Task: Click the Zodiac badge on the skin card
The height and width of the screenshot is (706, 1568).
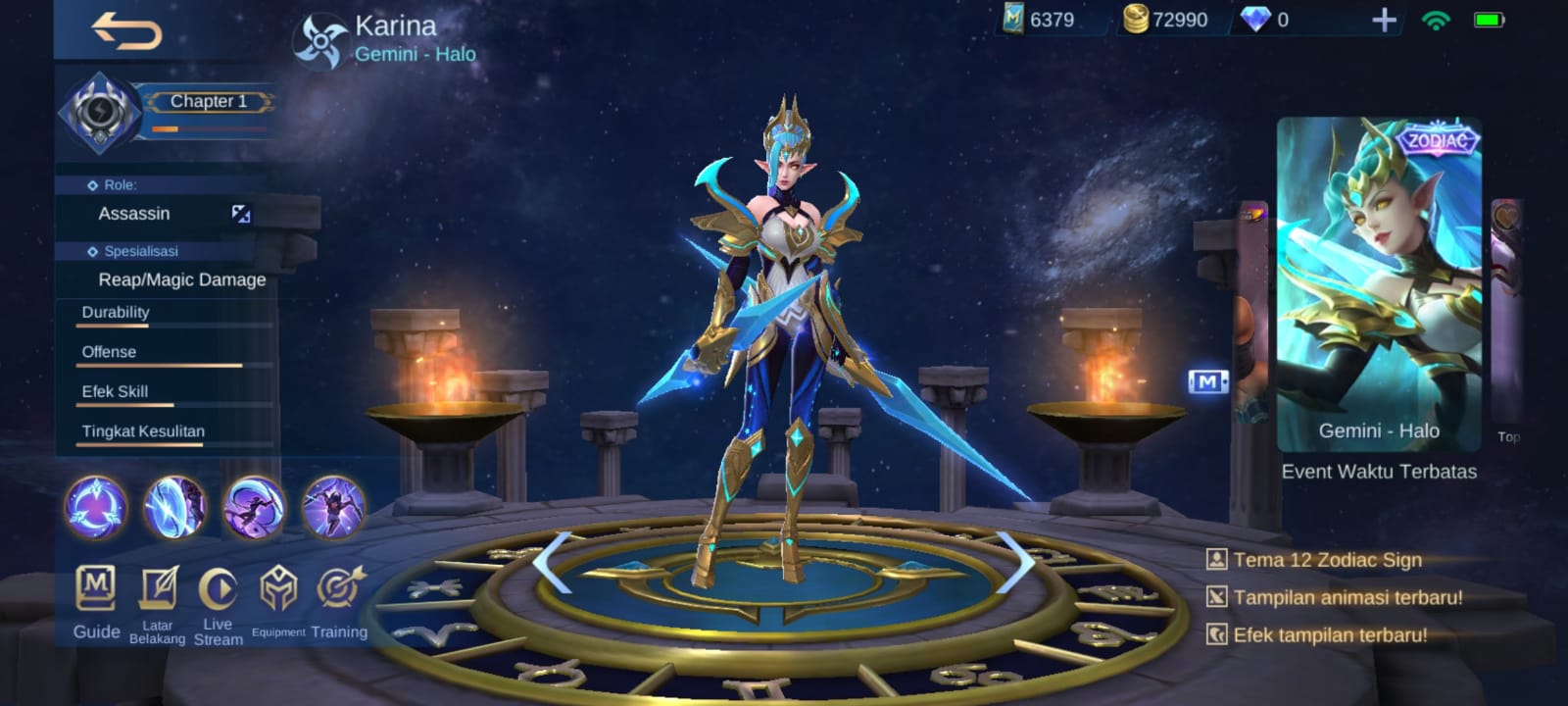Action: point(1437,140)
